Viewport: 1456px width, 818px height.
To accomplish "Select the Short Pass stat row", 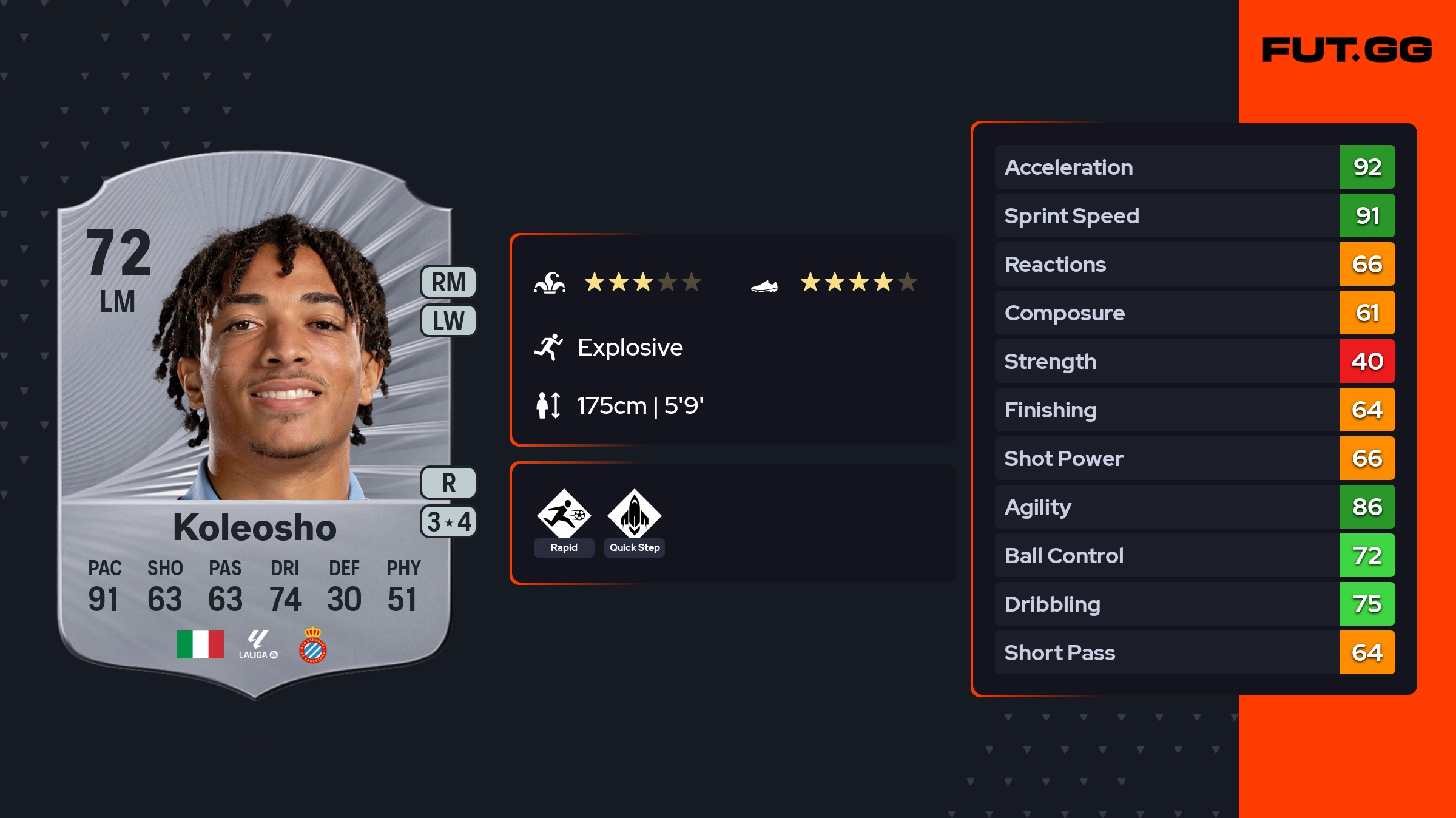I will pyautogui.click(x=1195, y=652).
